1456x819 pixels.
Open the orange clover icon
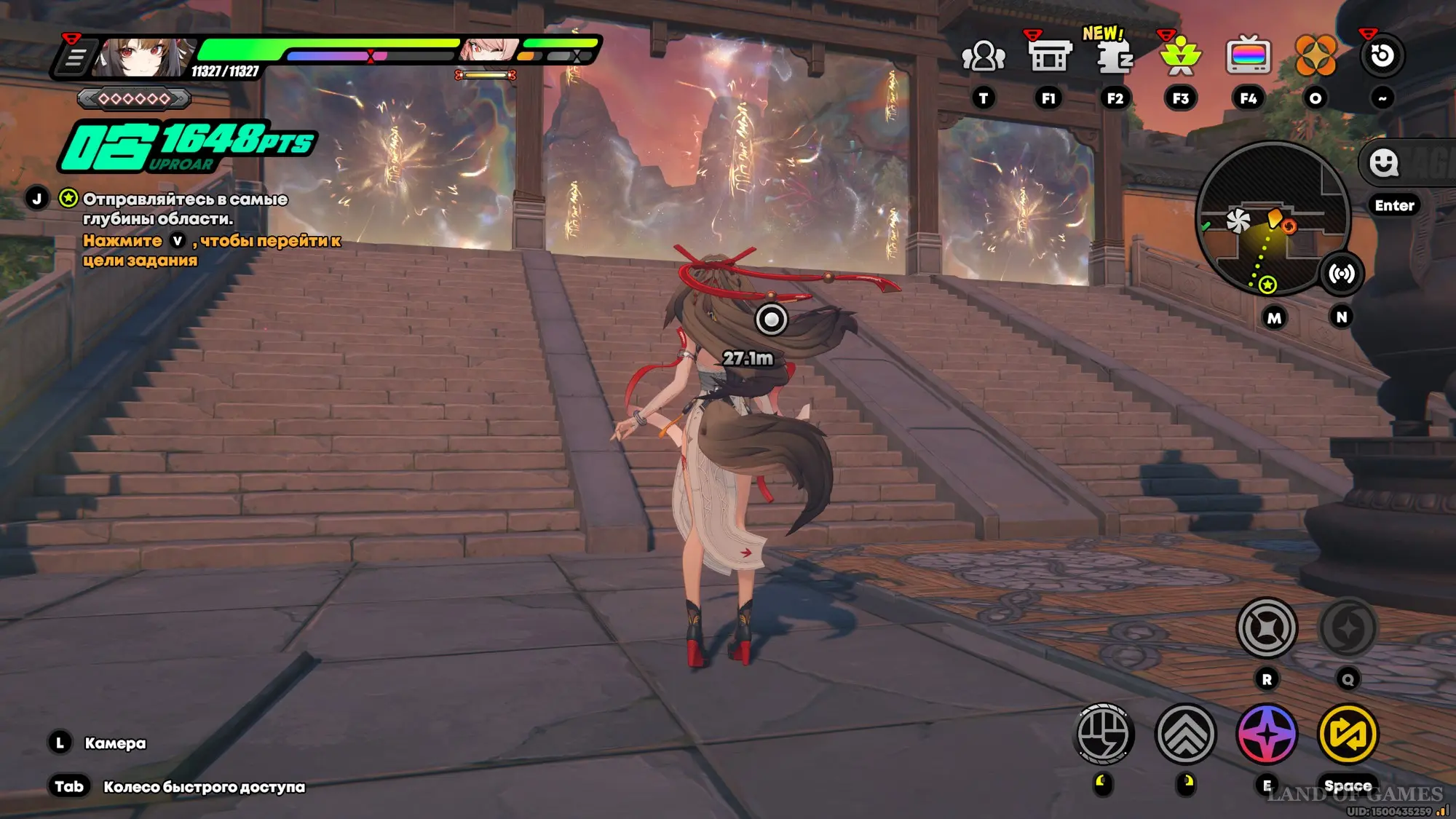pos(1315,56)
